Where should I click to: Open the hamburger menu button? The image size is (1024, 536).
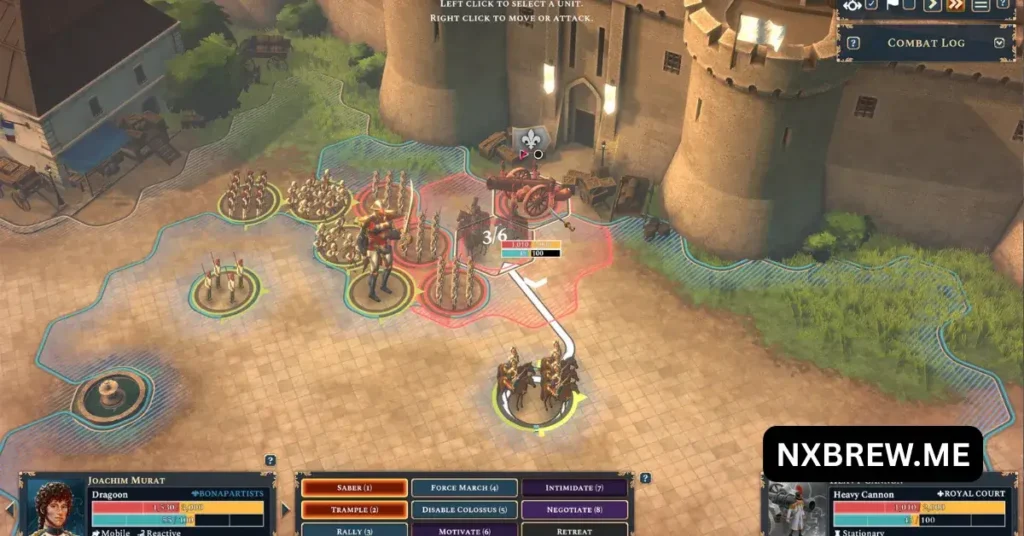click(x=981, y=6)
